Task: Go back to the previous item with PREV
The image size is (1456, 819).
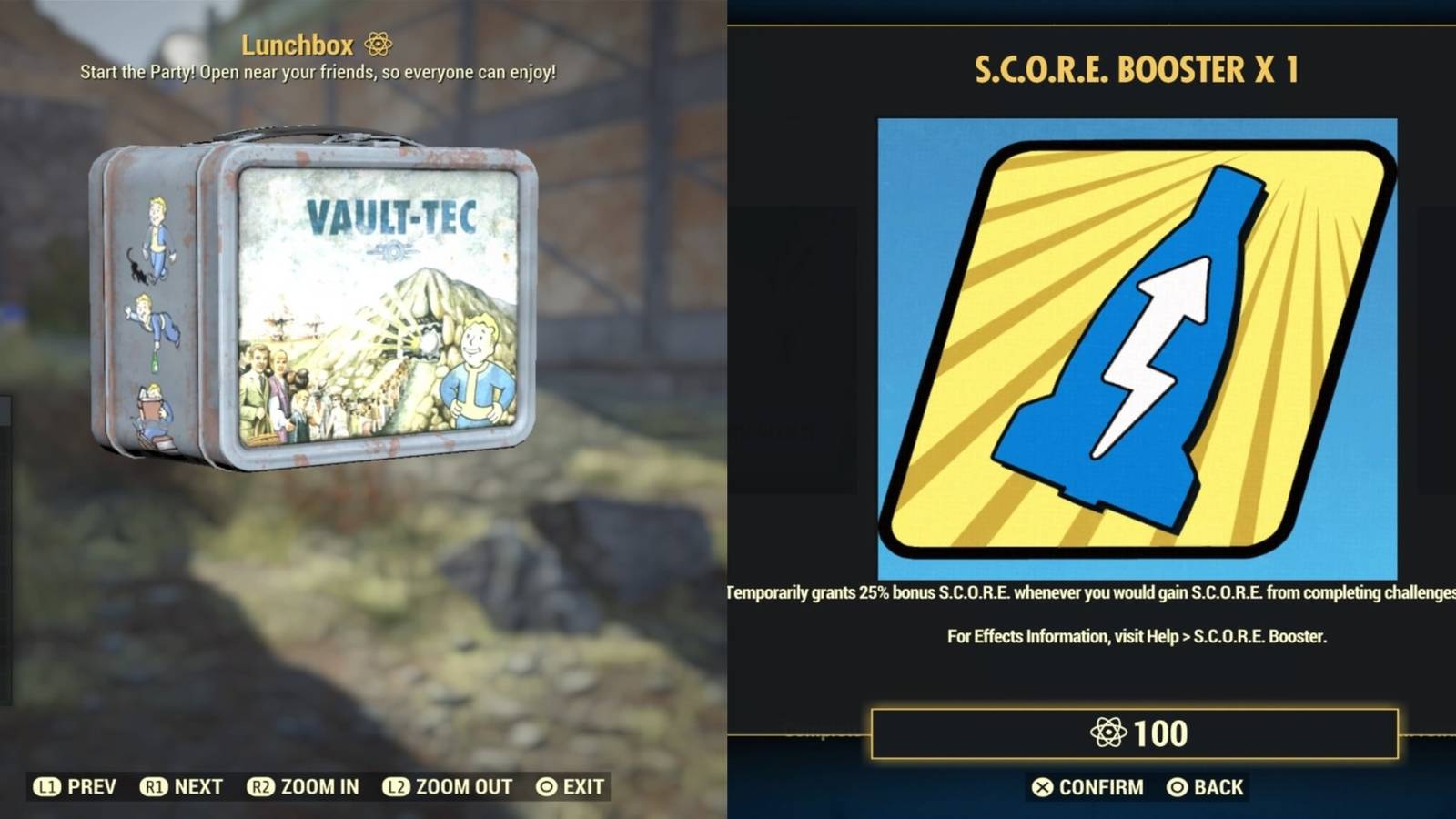Action: tap(84, 786)
